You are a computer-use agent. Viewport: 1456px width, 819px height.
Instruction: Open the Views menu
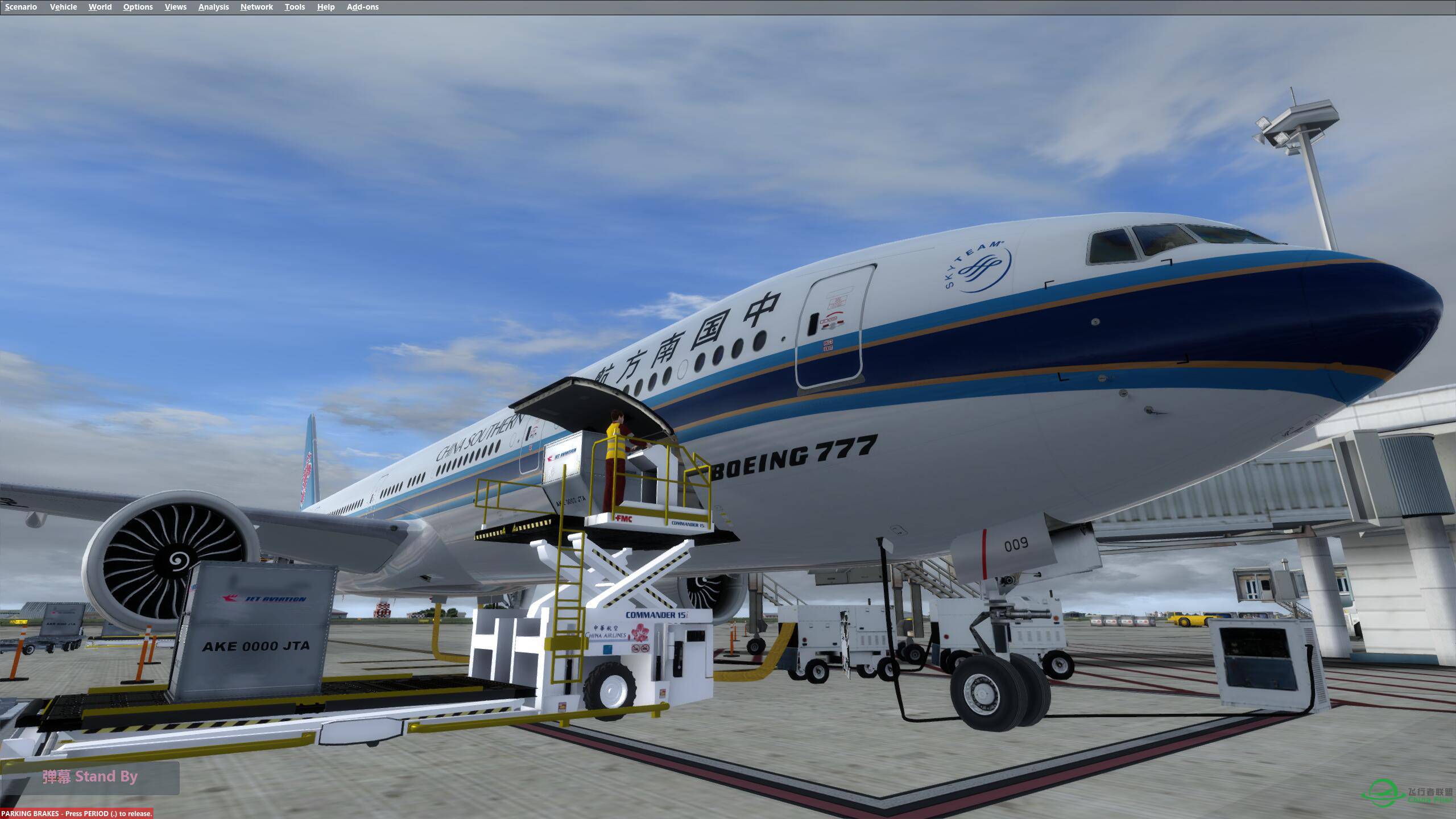175,7
